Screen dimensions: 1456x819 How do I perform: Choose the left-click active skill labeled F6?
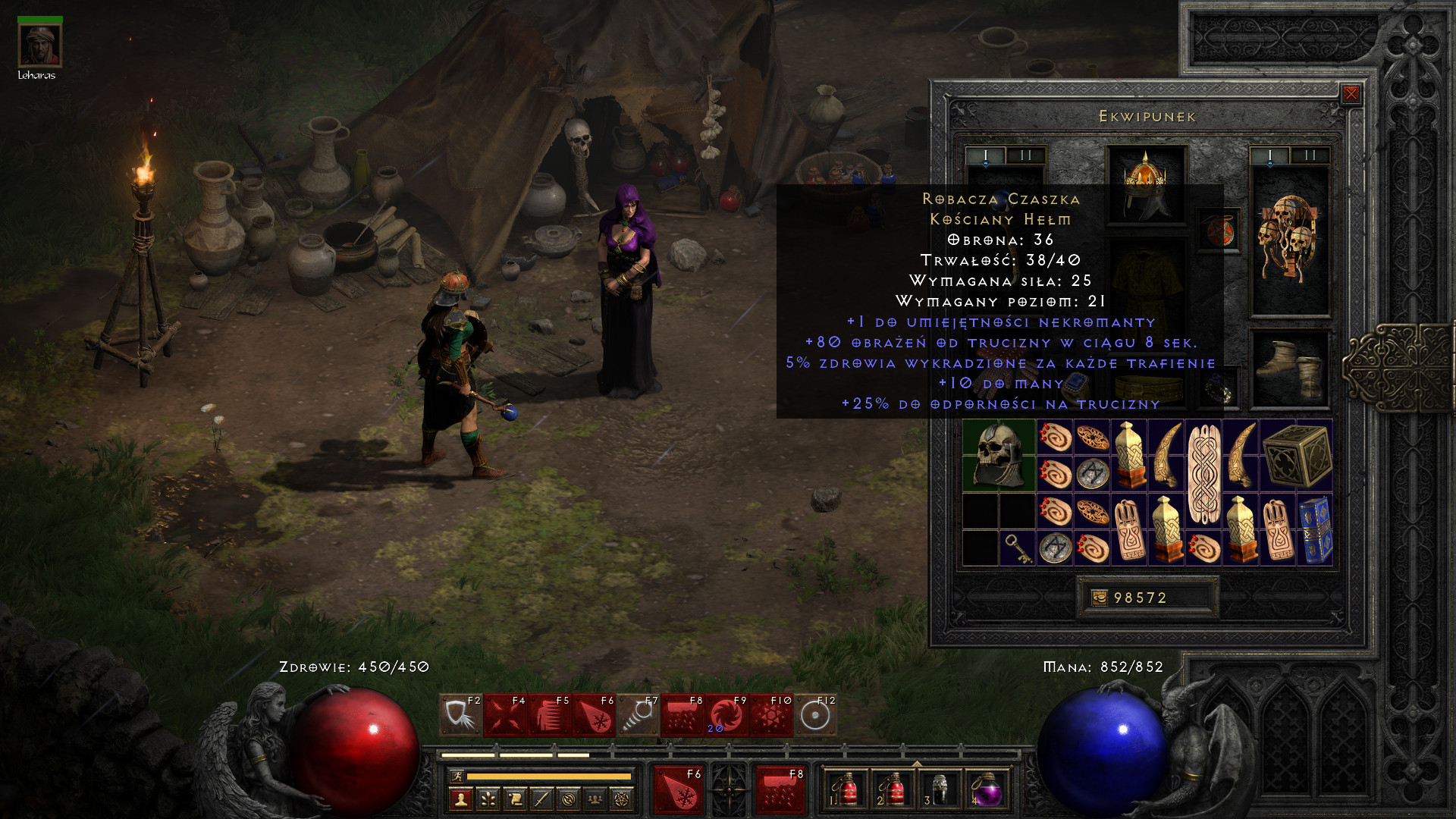(679, 790)
